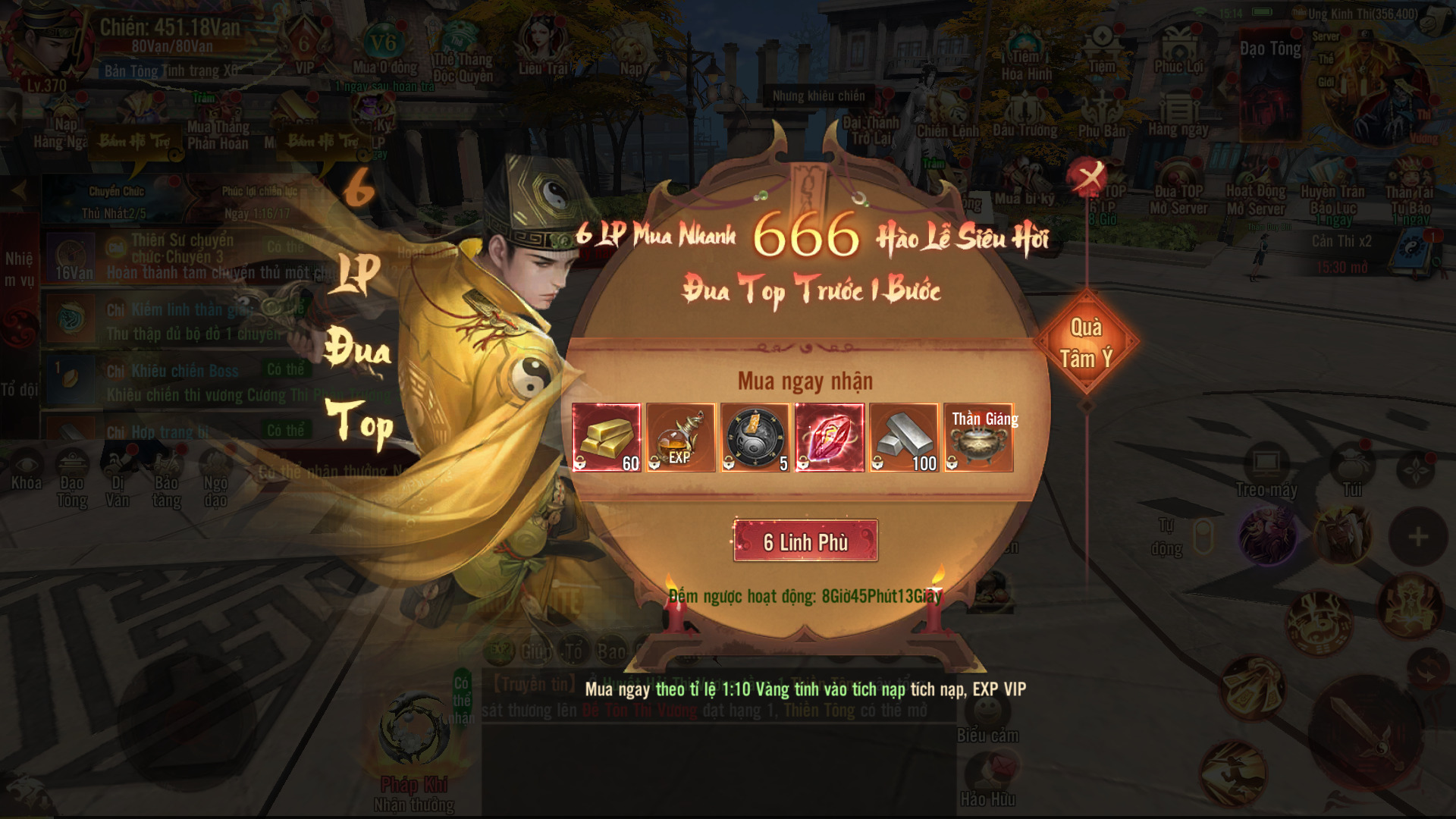View the red crystal reward item
Viewport: 1456px width, 819px height.
(x=829, y=438)
